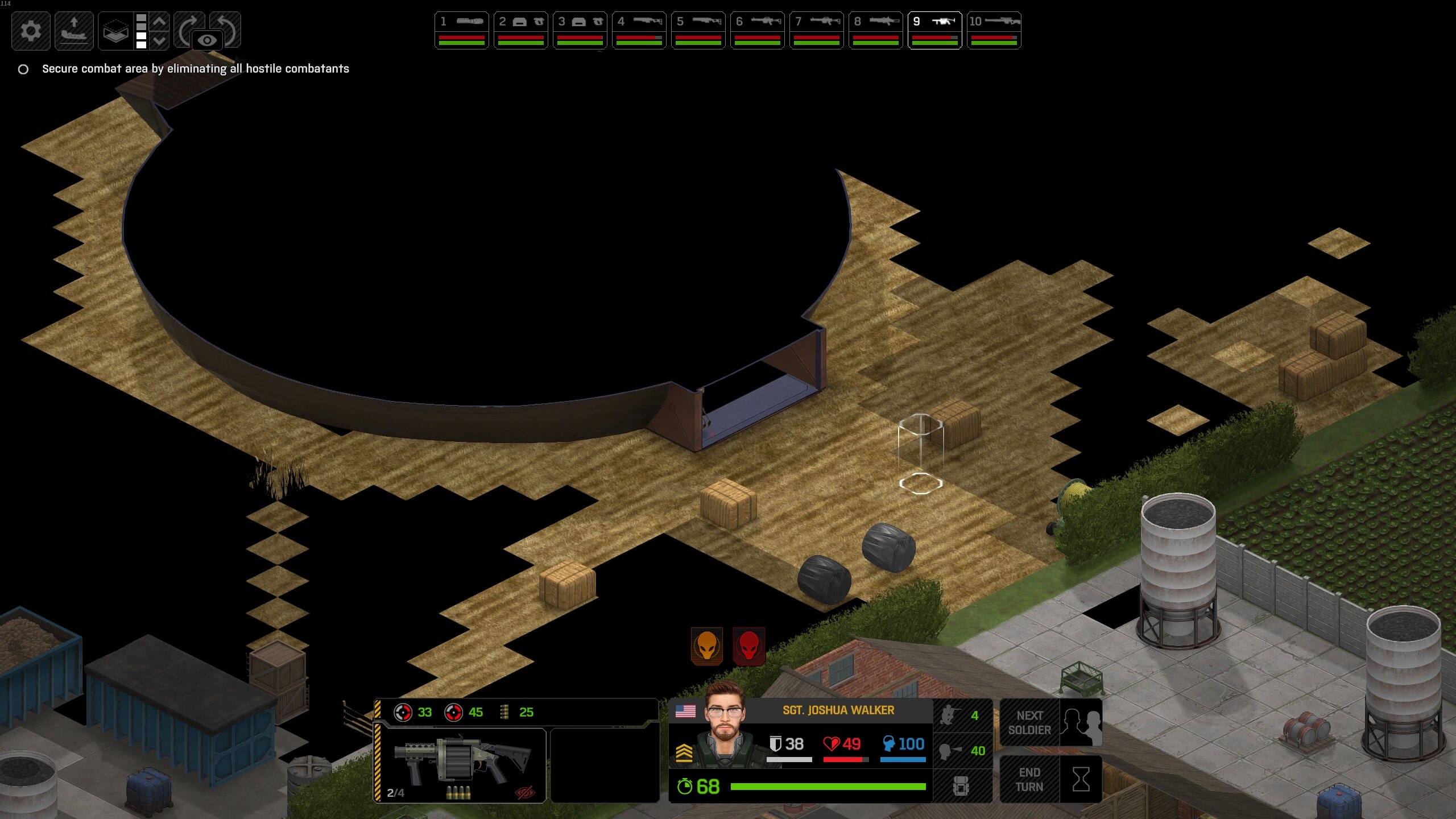Toggle the eye visibility button
Screen dimensions: 1456x819
coord(207,40)
